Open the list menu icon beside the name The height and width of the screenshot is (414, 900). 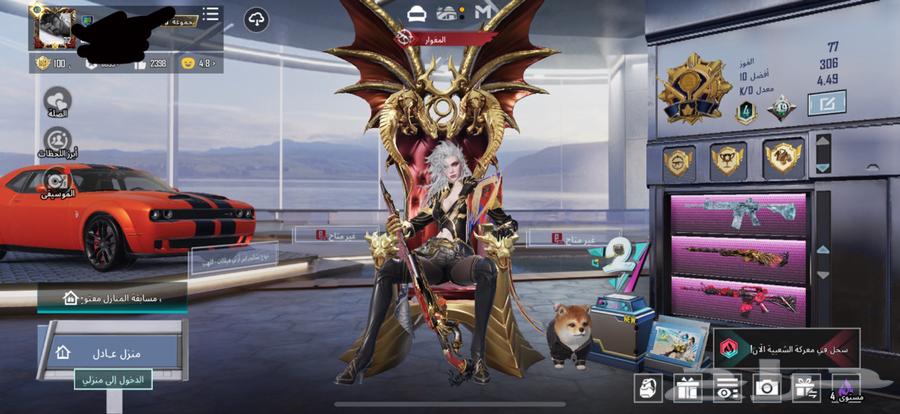pyautogui.click(x=211, y=15)
